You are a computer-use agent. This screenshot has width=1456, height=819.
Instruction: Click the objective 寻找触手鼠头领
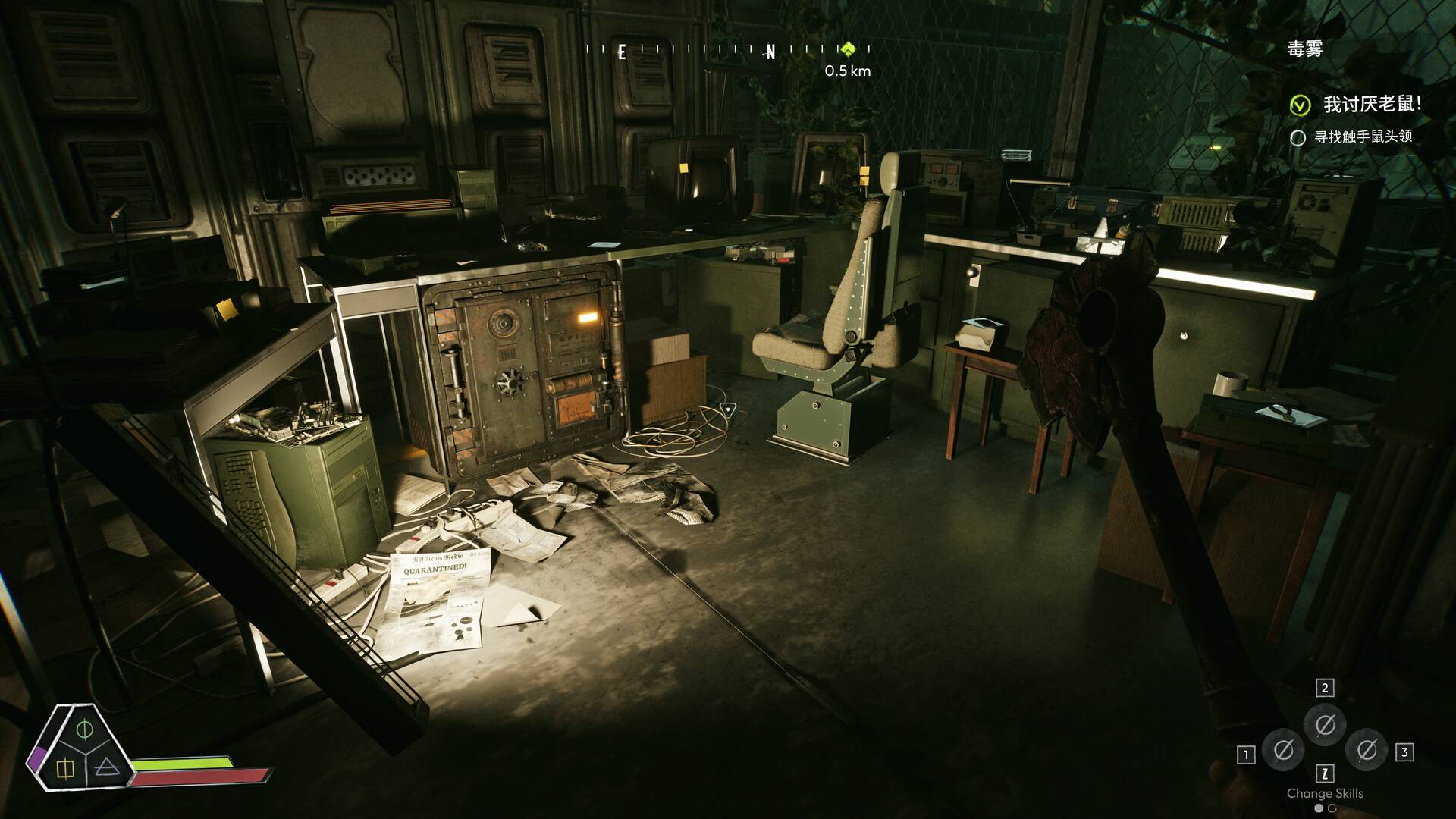click(x=1363, y=136)
